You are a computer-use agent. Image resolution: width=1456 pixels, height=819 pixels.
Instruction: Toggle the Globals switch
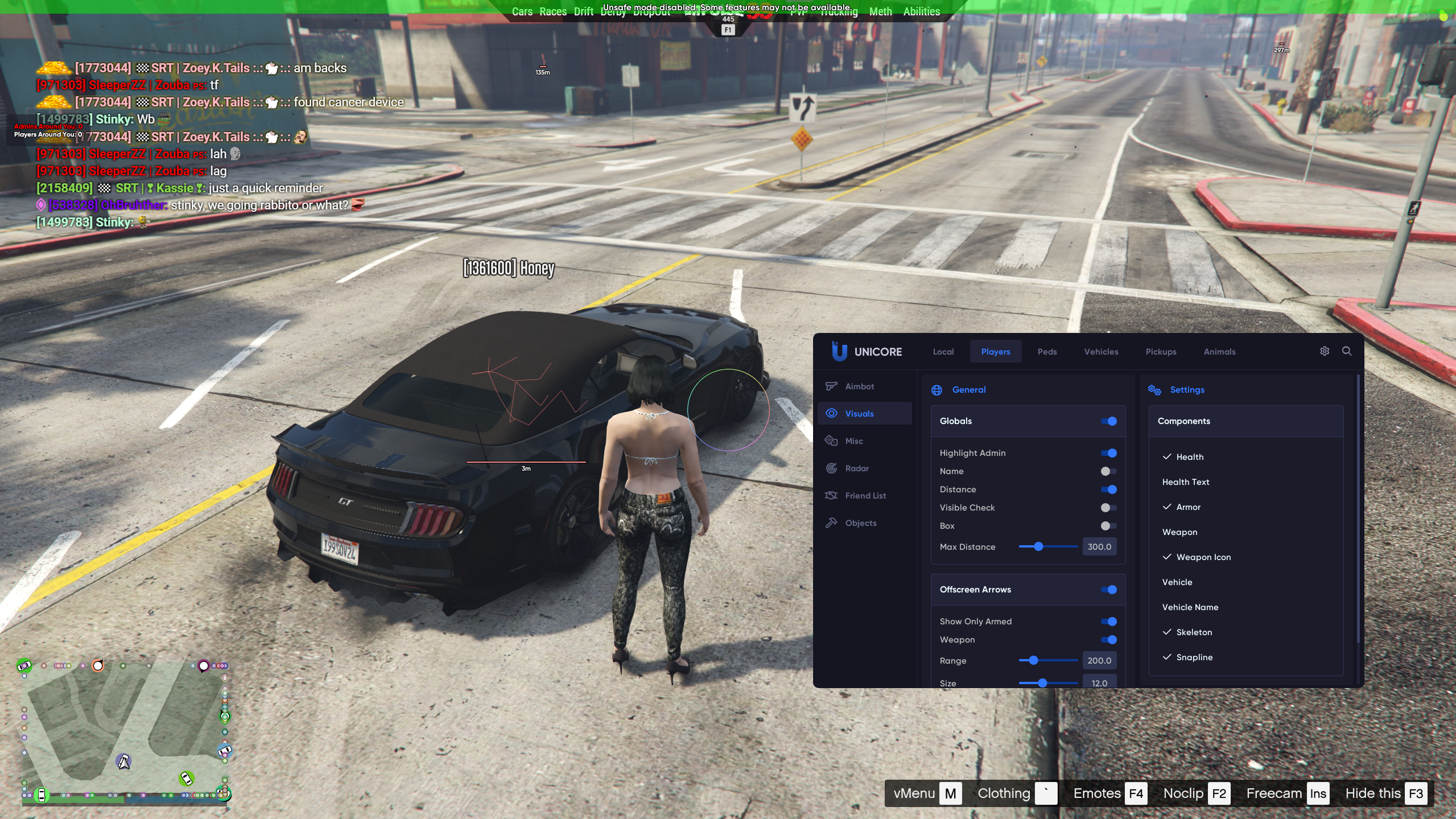point(1108,421)
